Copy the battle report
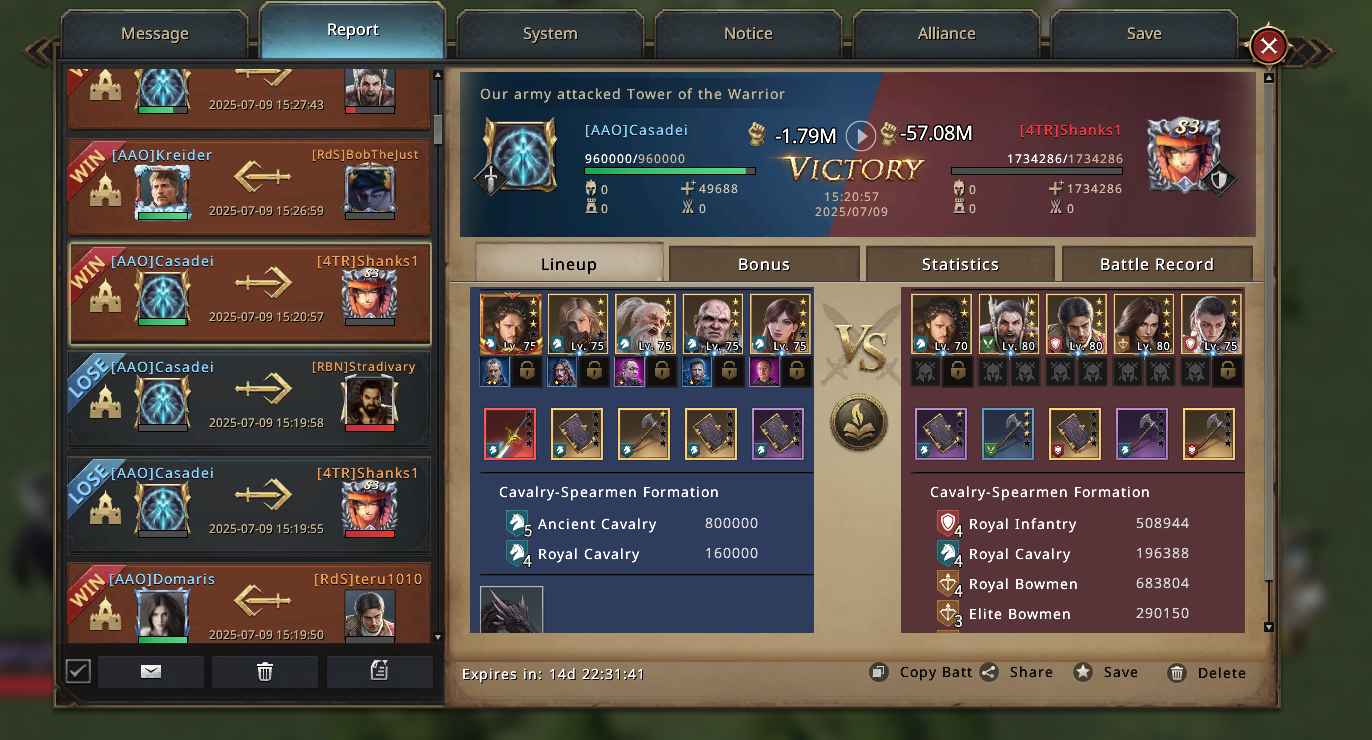The height and width of the screenshot is (740, 1372). [921, 672]
